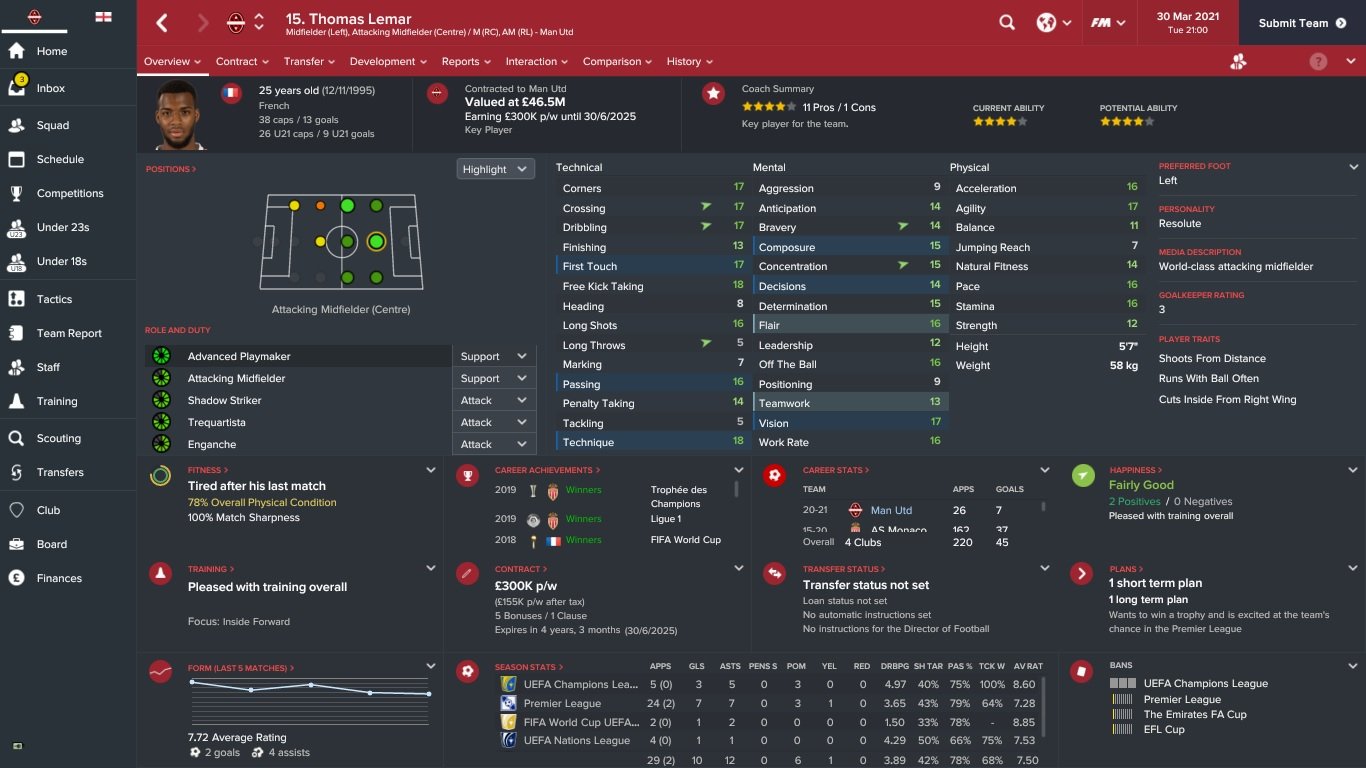Open the Inbox from the sidebar
The image size is (1366, 768).
coord(50,88)
